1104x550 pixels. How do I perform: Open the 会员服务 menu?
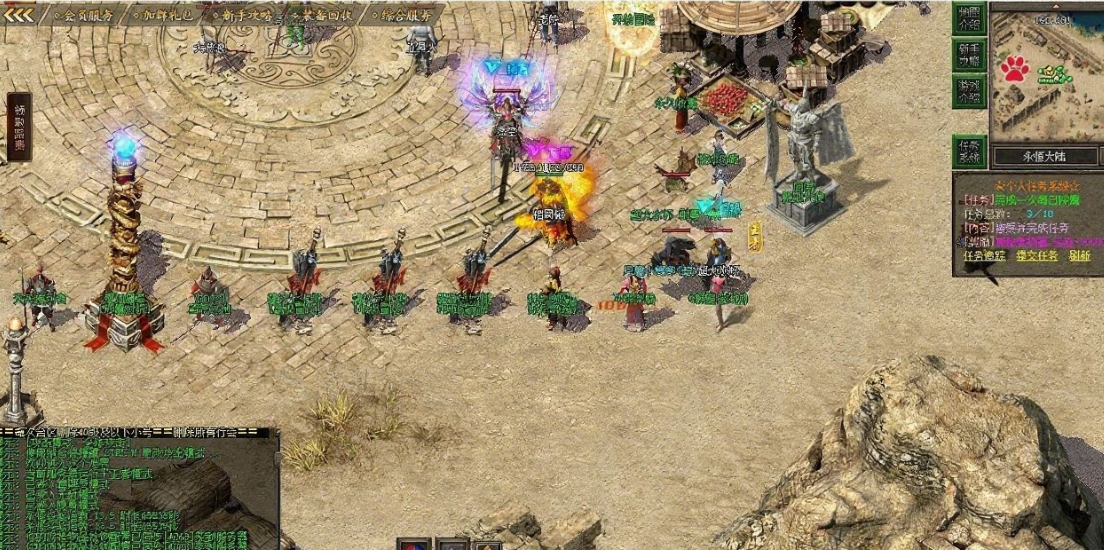88,15
